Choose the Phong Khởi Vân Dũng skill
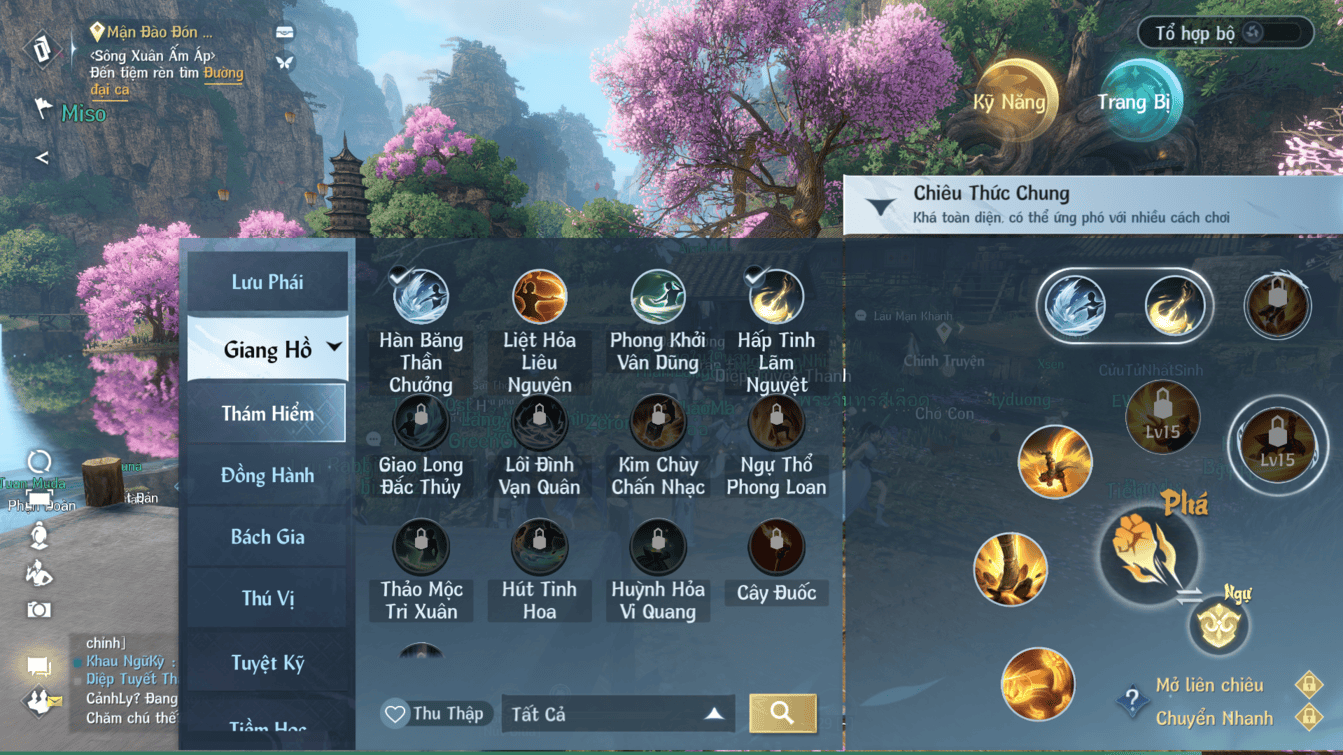Image resolution: width=1343 pixels, height=755 pixels. 657,298
